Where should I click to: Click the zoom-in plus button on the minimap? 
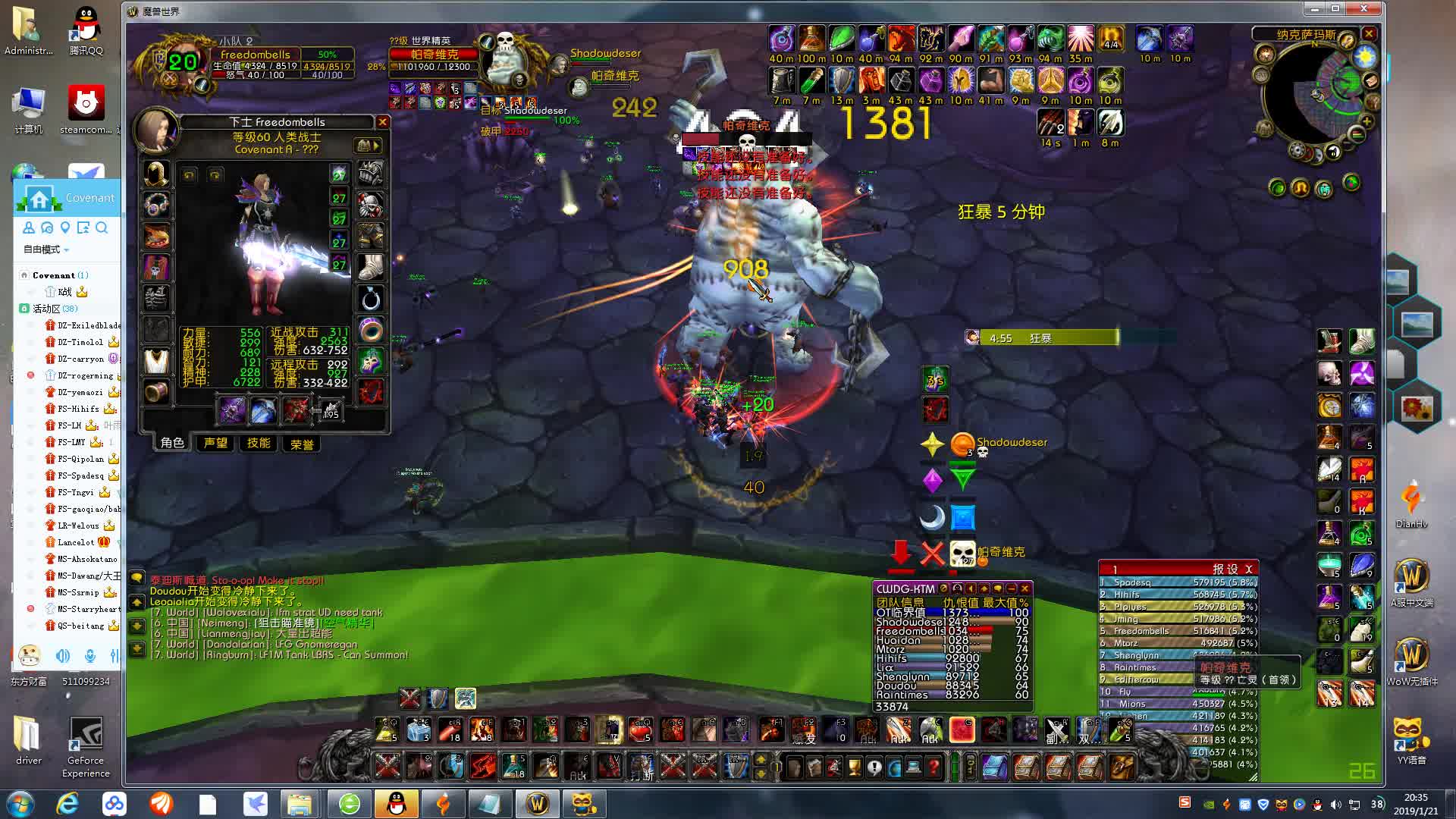[1368, 121]
